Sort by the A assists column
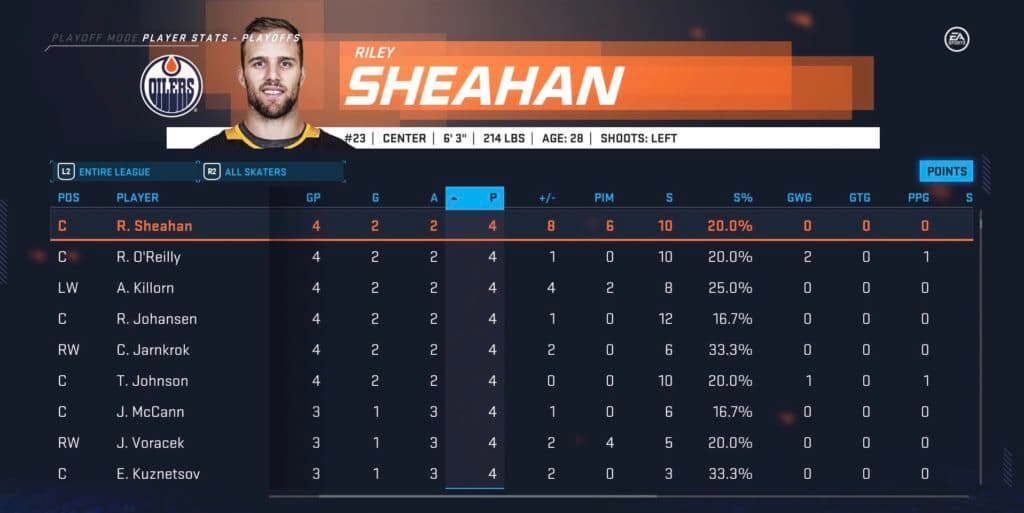Screen dimensions: 1024x513 tap(433, 198)
